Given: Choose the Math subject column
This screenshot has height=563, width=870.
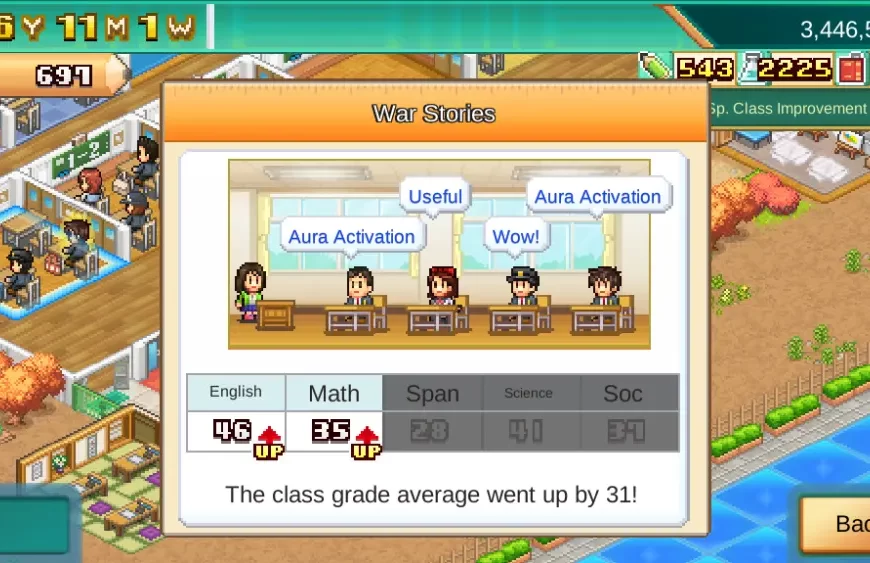Looking at the screenshot, I should tap(334, 393).
